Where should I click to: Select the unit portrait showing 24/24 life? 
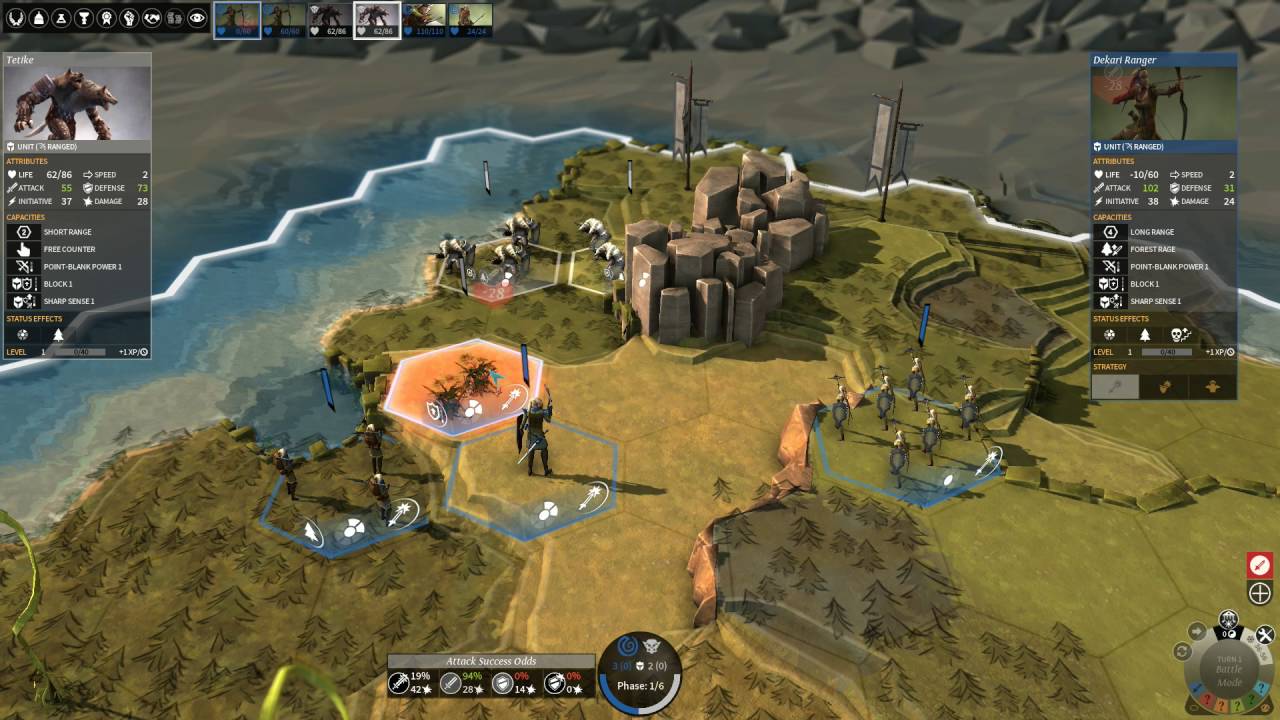click(x=469, y=19)
